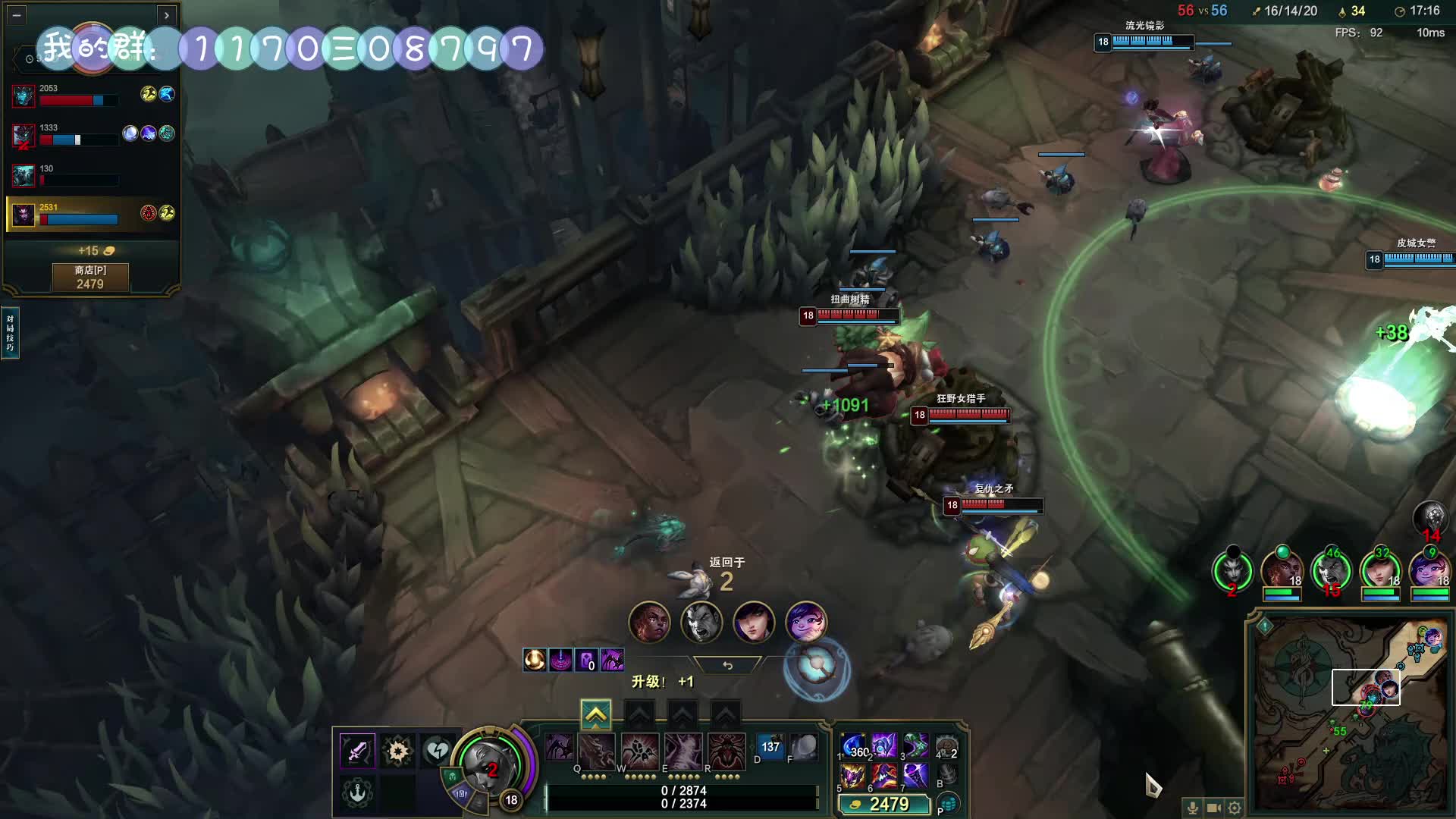Select the purple staff item in slot 7
The height and width of the screenshot is (819, 1456).
915,777
